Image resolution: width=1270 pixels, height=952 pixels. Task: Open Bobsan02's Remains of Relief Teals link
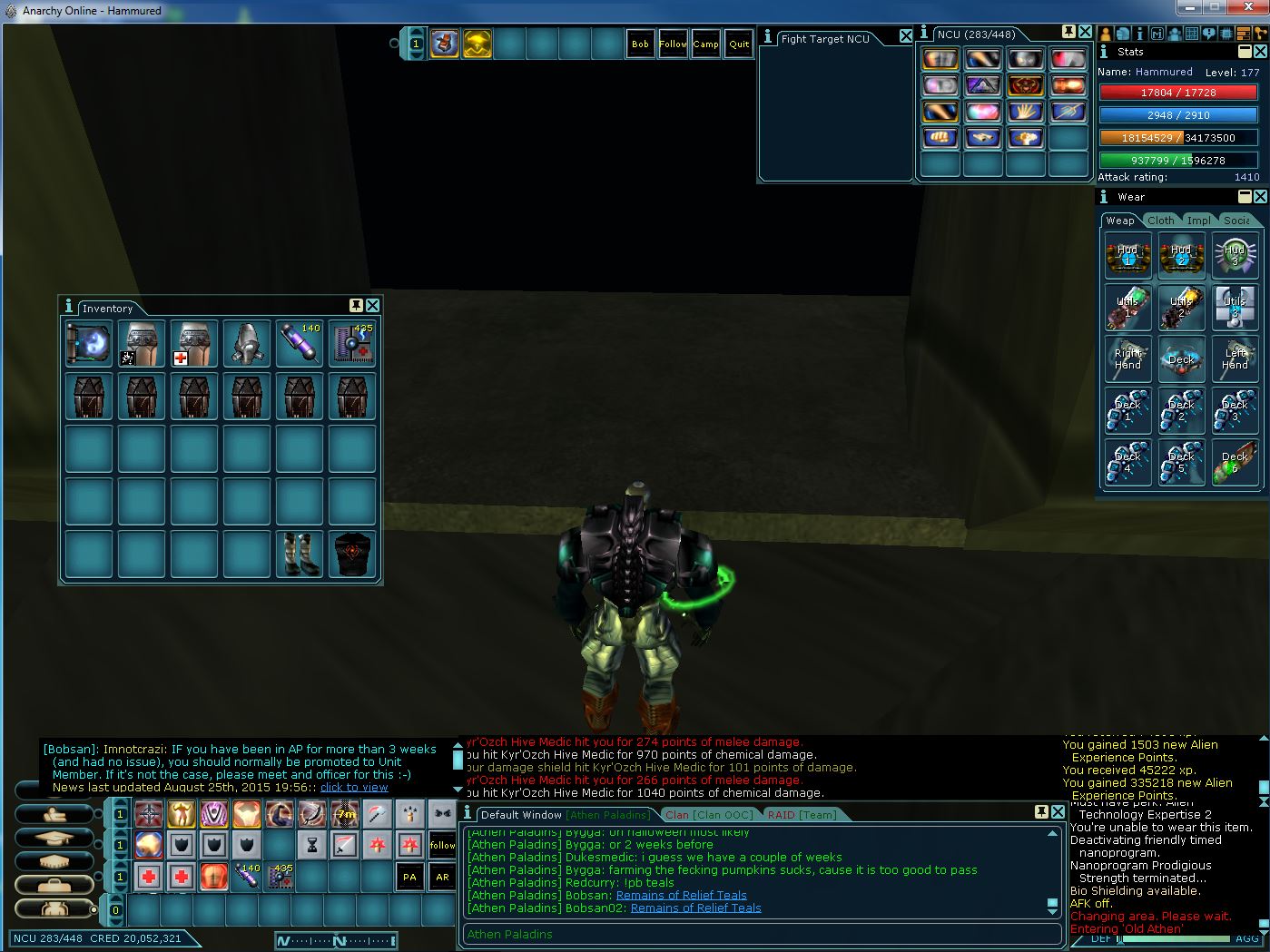pos(695,908)
